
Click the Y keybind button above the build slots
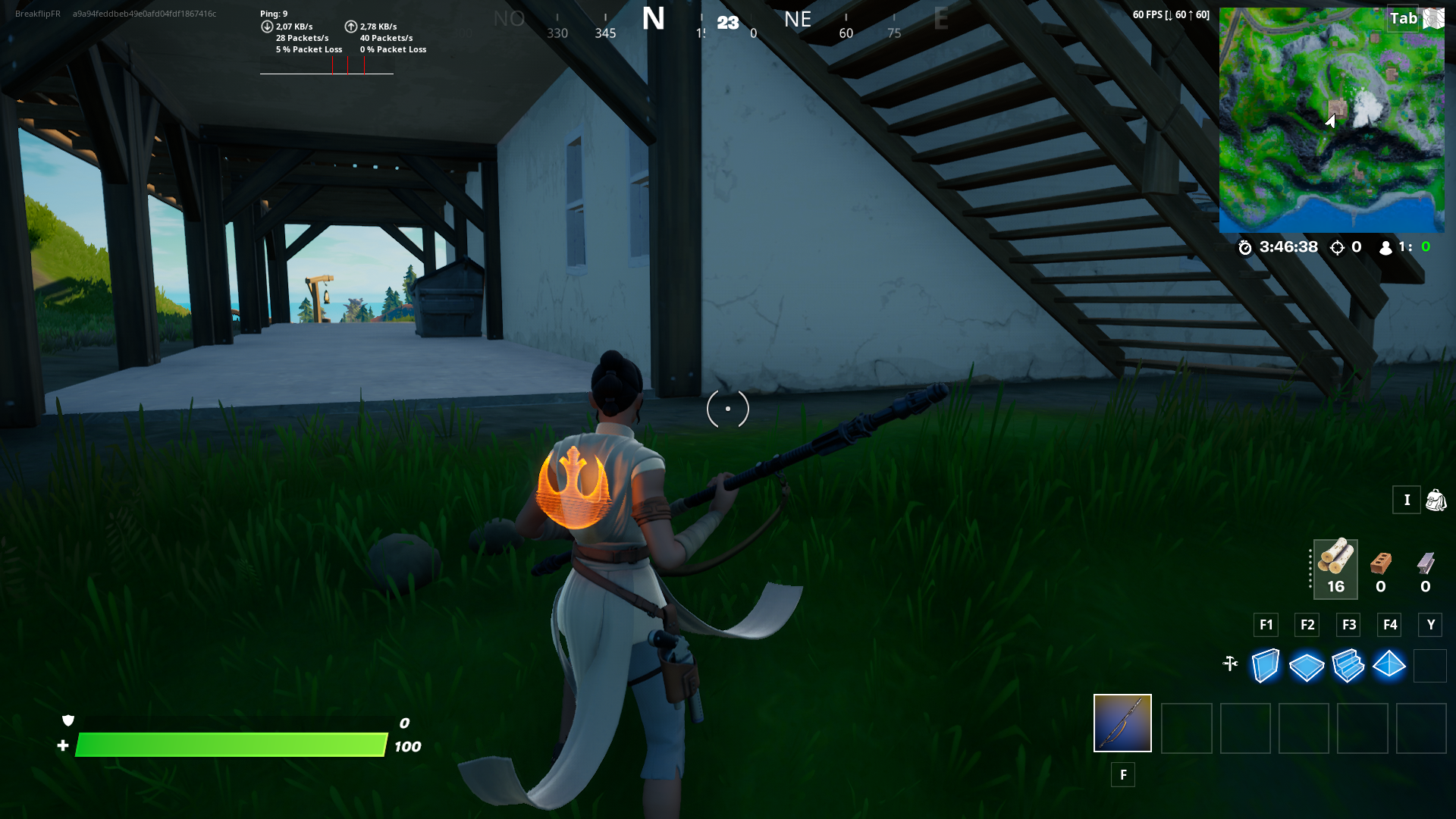click(x=1431, y=625)
